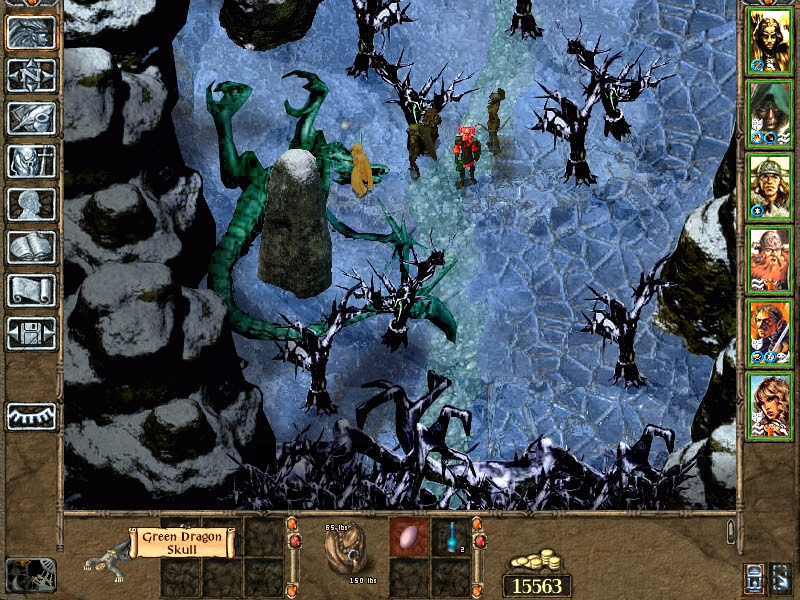This screenshot has width=800, height=600.
Task: Show the character record using the bust button
Action: 31,205
